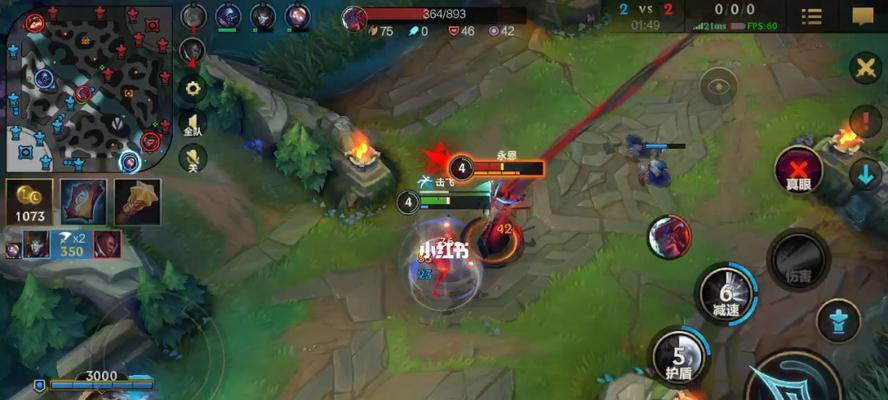Send the red exclamation danger ping
This screenshot has width=888, height=400.
pos(864,122)
